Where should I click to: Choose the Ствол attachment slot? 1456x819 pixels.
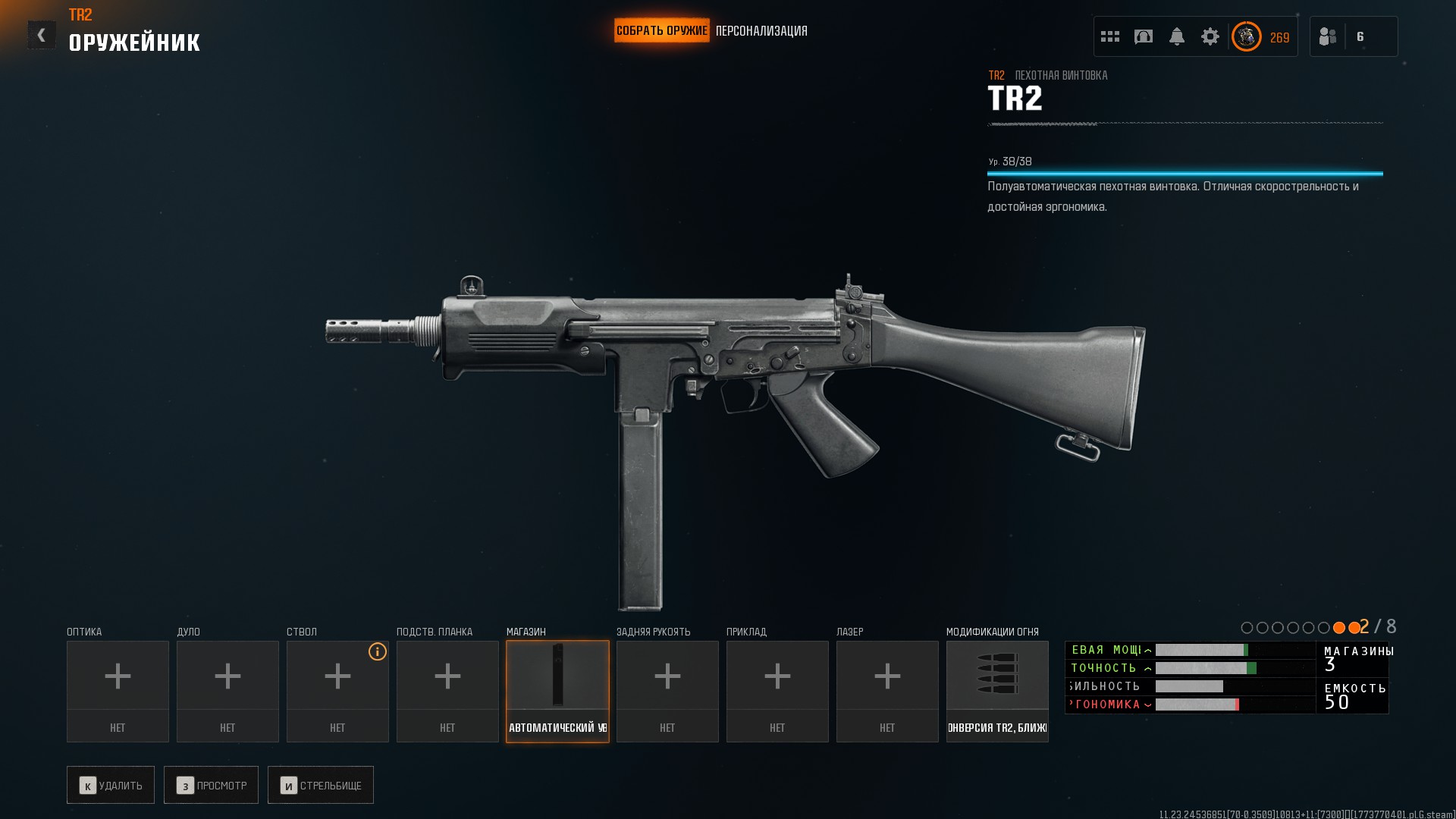337,691
